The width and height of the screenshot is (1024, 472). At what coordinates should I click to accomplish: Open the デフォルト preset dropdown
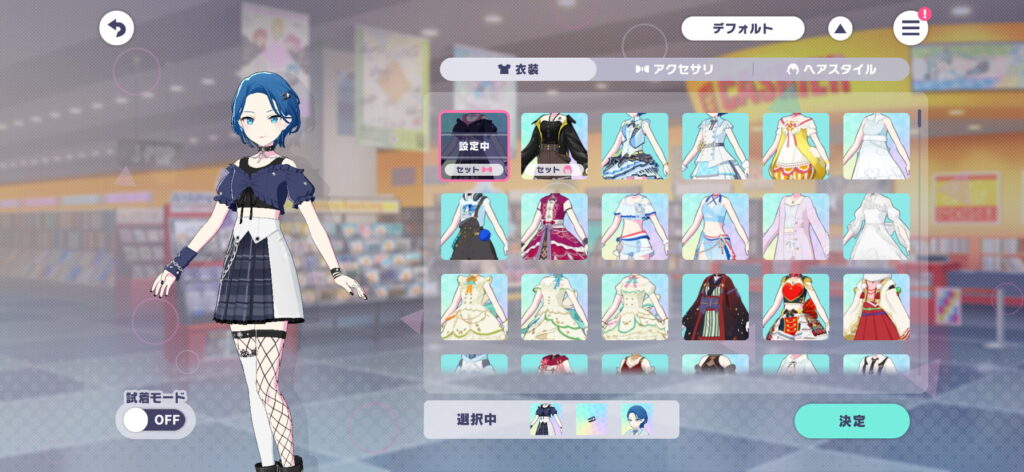point(743,29)
